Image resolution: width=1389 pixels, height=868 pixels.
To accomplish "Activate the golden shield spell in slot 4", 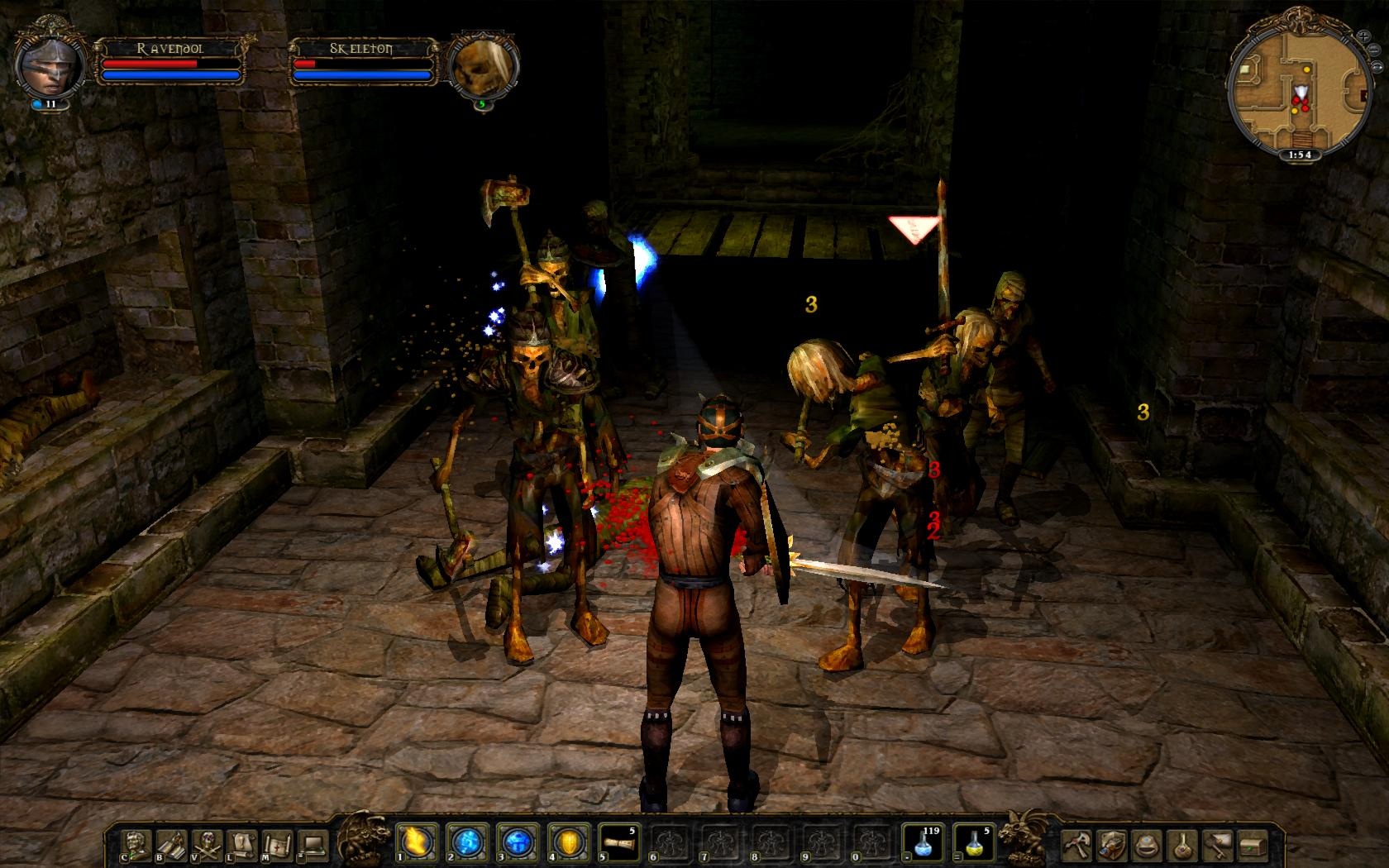I will coord(566,842).
